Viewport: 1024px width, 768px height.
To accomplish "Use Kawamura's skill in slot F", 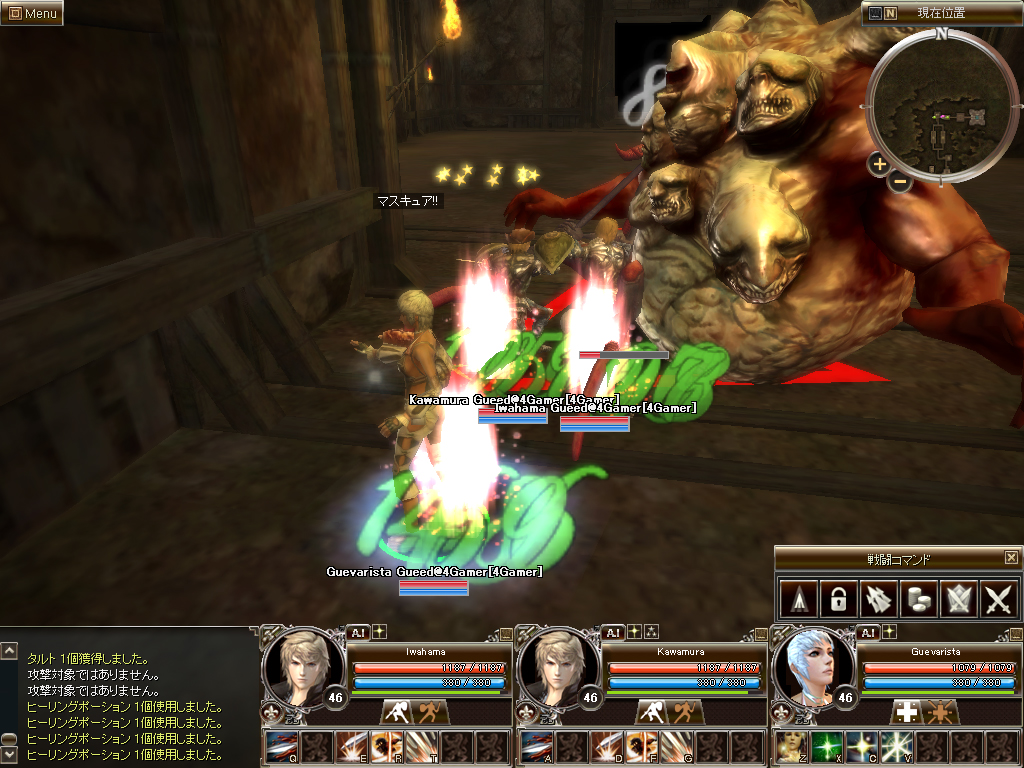I will (641, 747).
